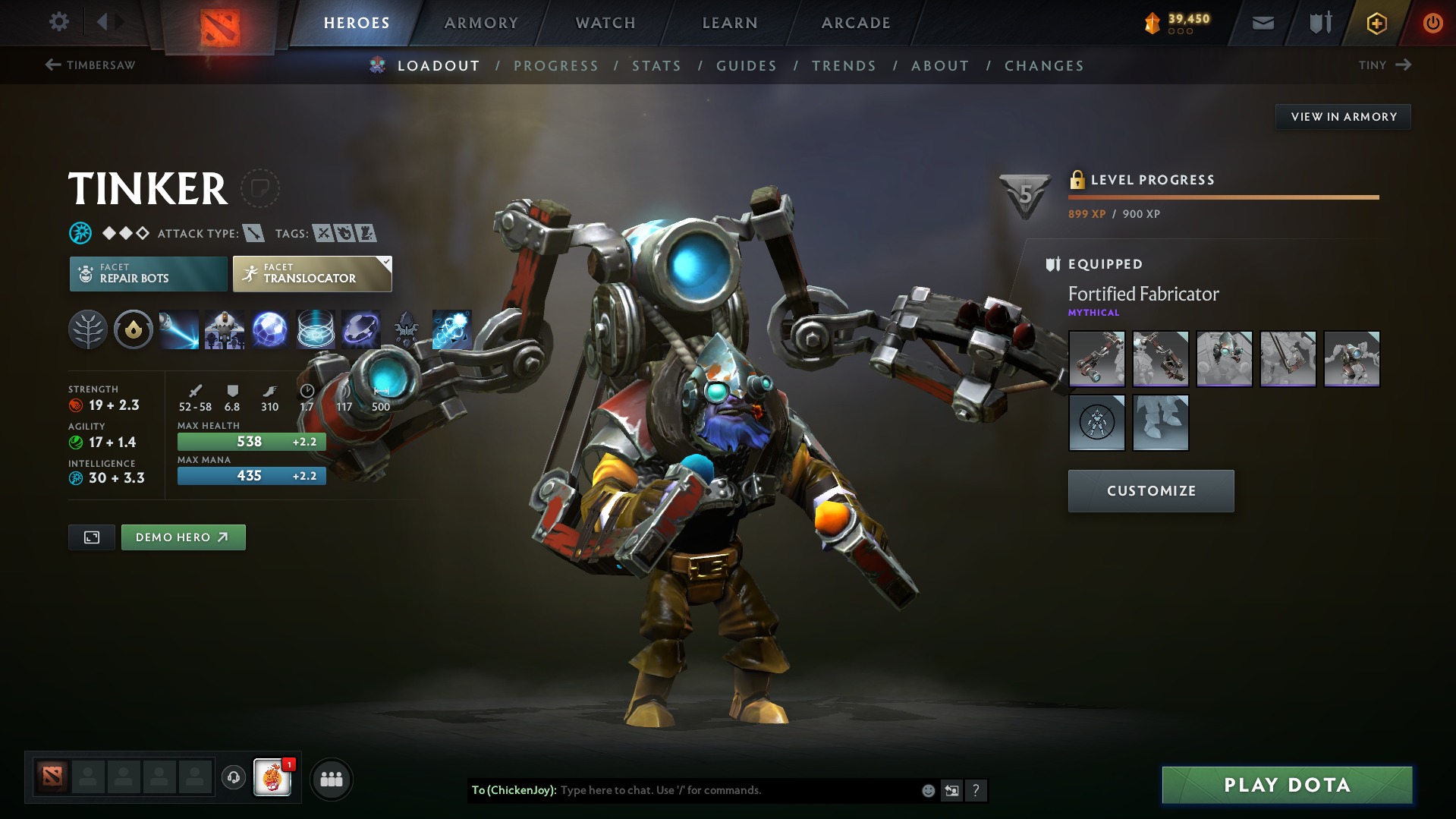This screenshot has width=1456, height=819.
Task: Switch to the STATS tab
Action: coord(657,66)
